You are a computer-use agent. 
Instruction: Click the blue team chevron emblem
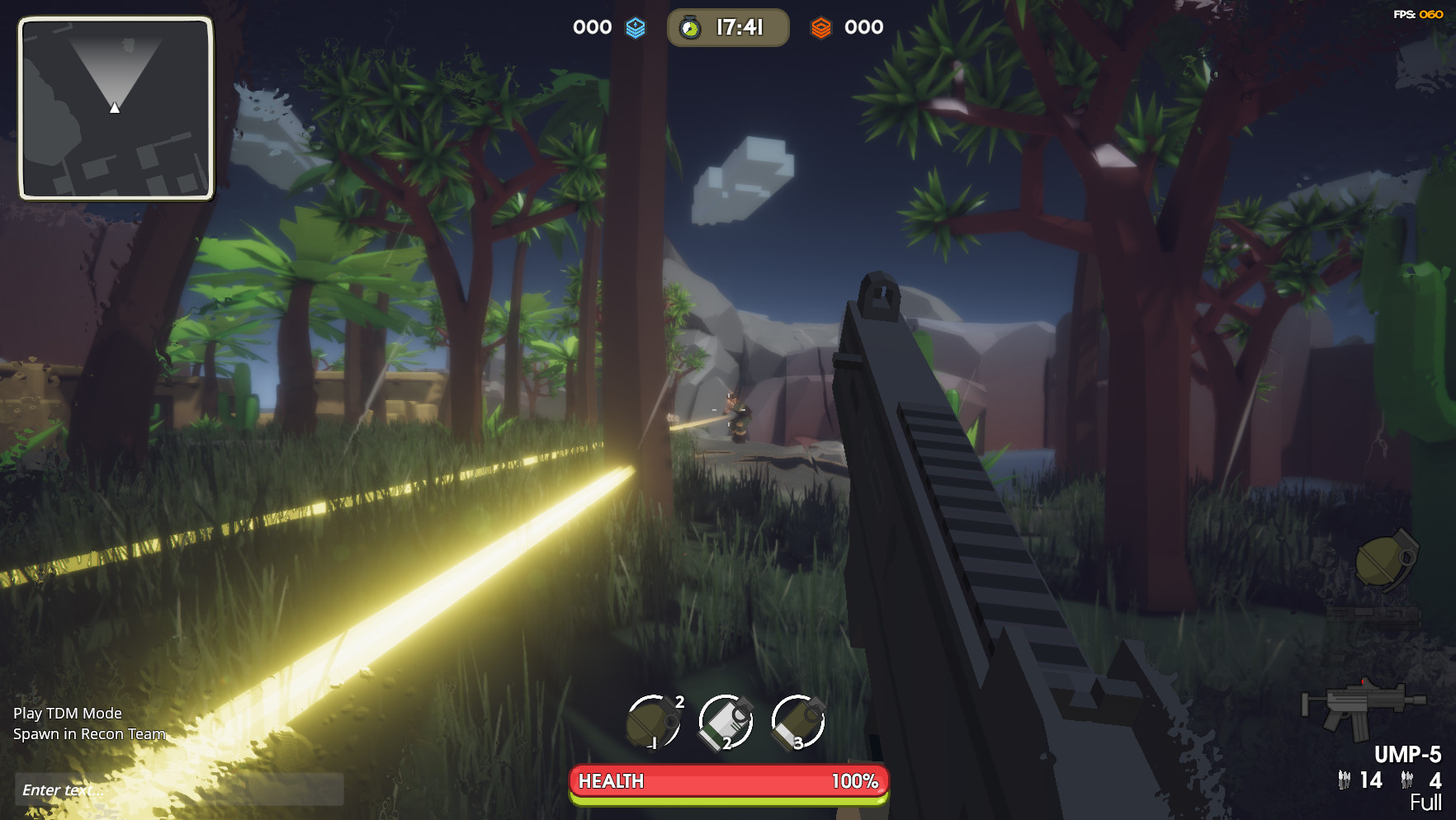pos(636,27)
